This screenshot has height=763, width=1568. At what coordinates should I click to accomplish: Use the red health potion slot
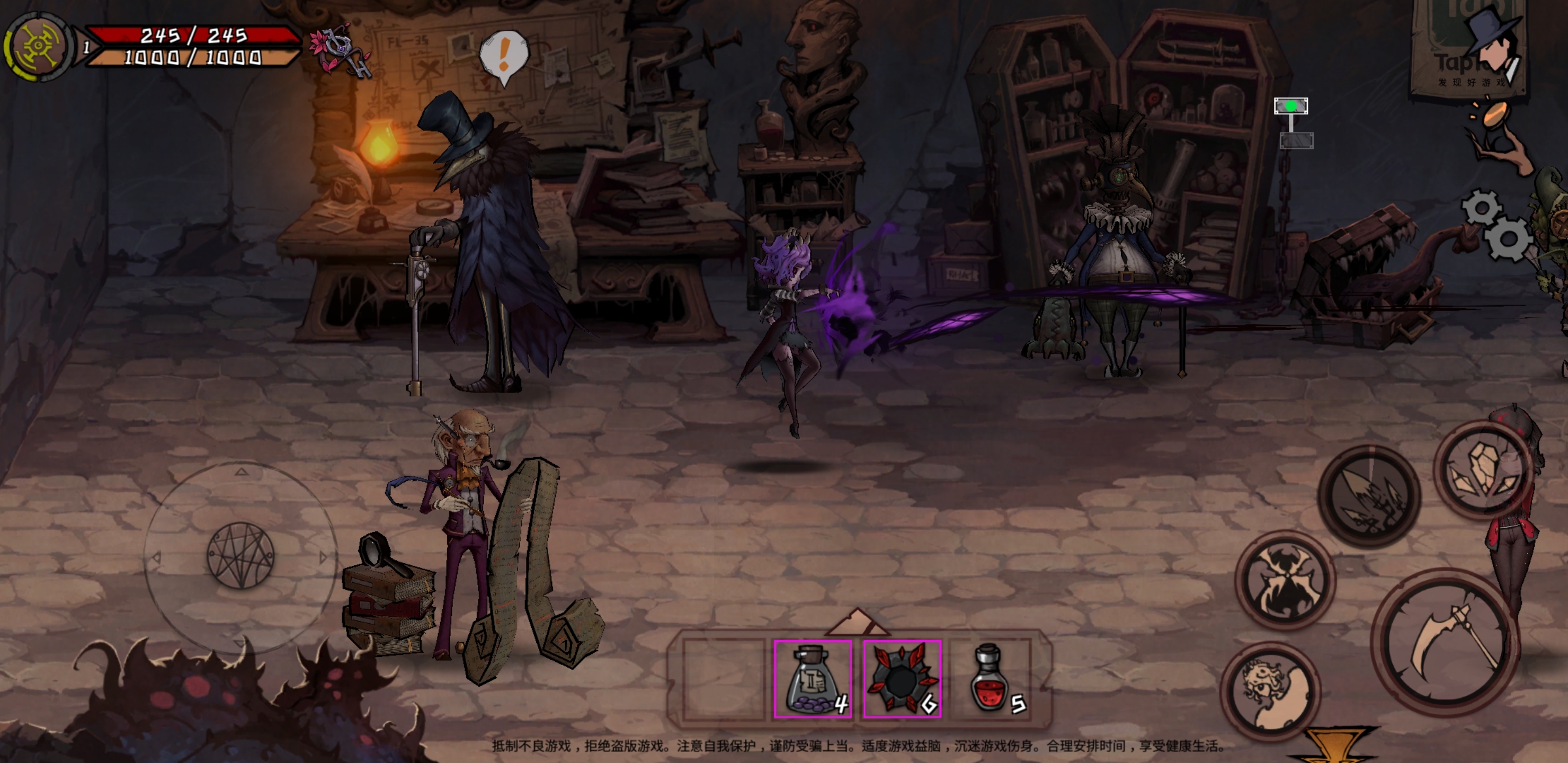pyautogui.click(x=992, y=678)
